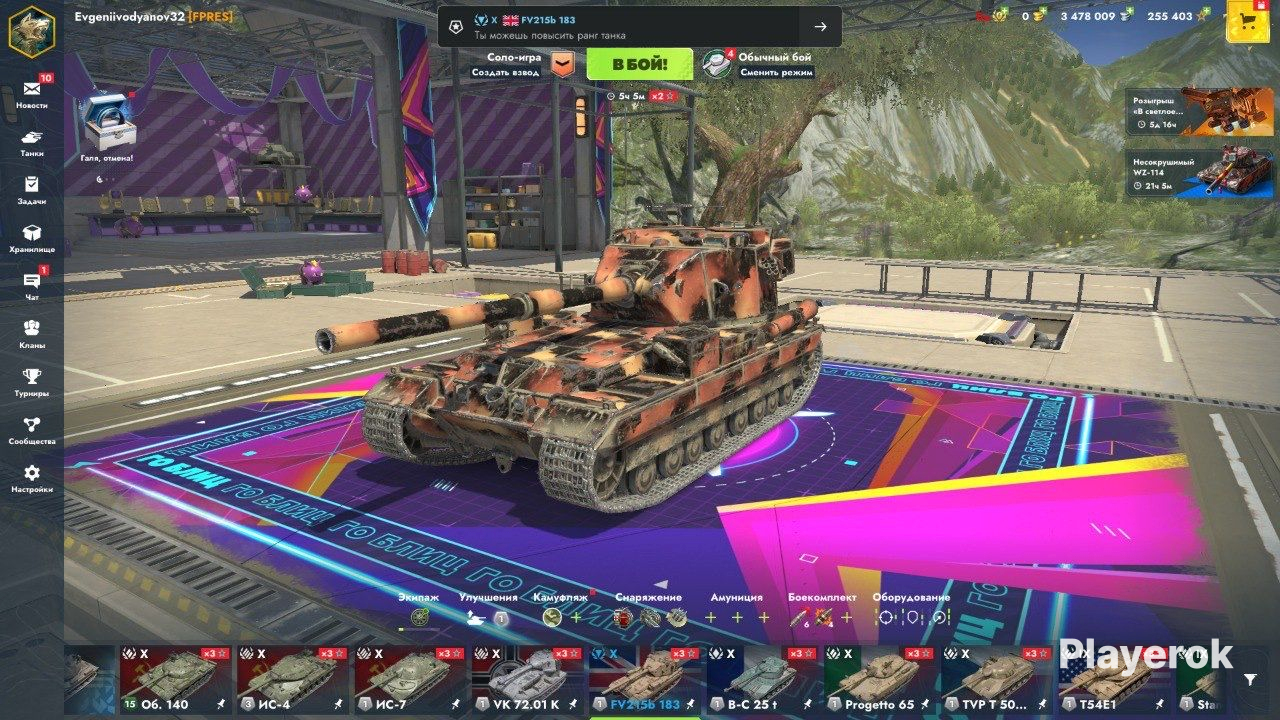
Task: Select the VK 72.01 K tank thumbnail
Action: tap(525, 680)
